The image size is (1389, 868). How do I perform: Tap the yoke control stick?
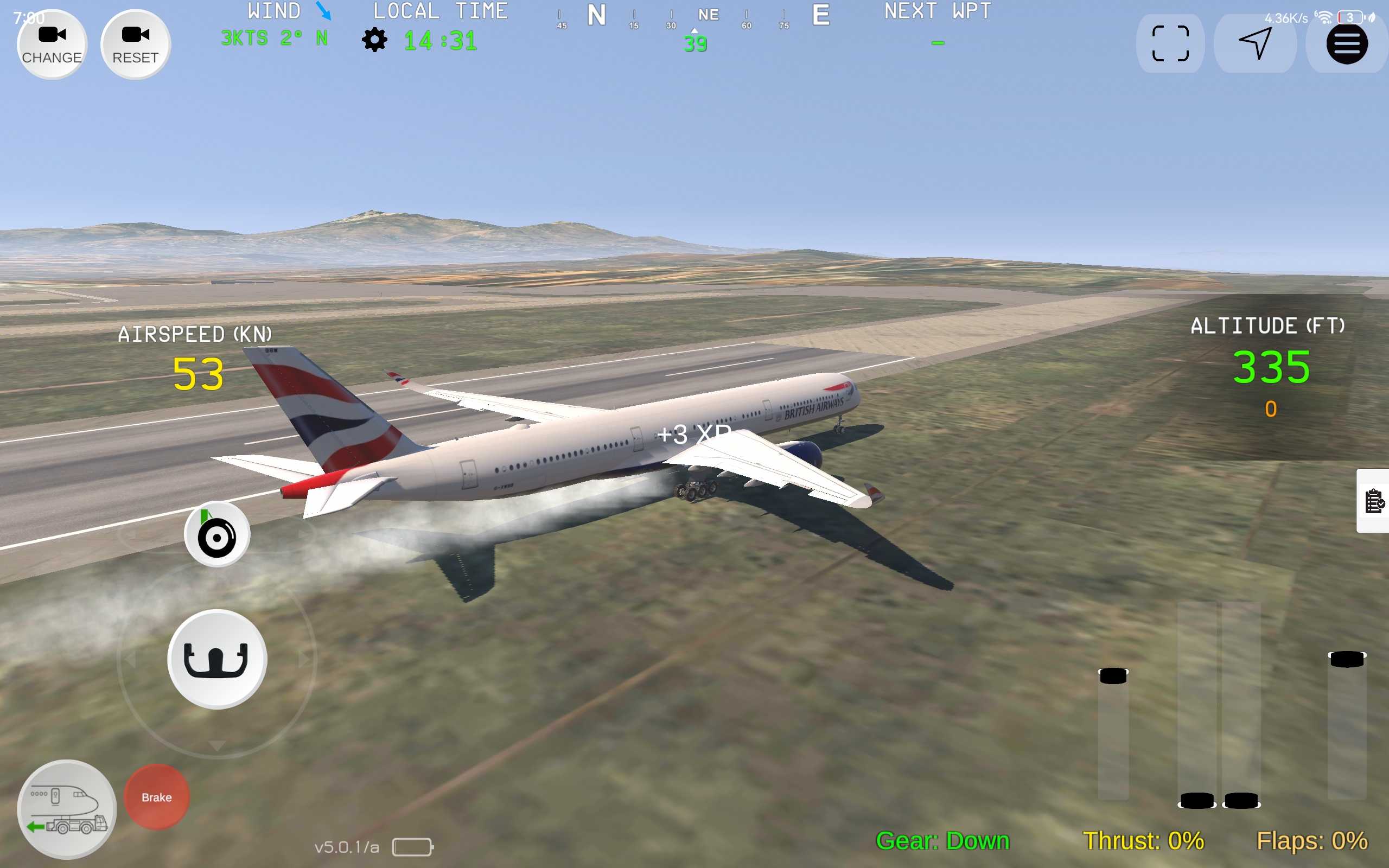[x=216, y=660]
